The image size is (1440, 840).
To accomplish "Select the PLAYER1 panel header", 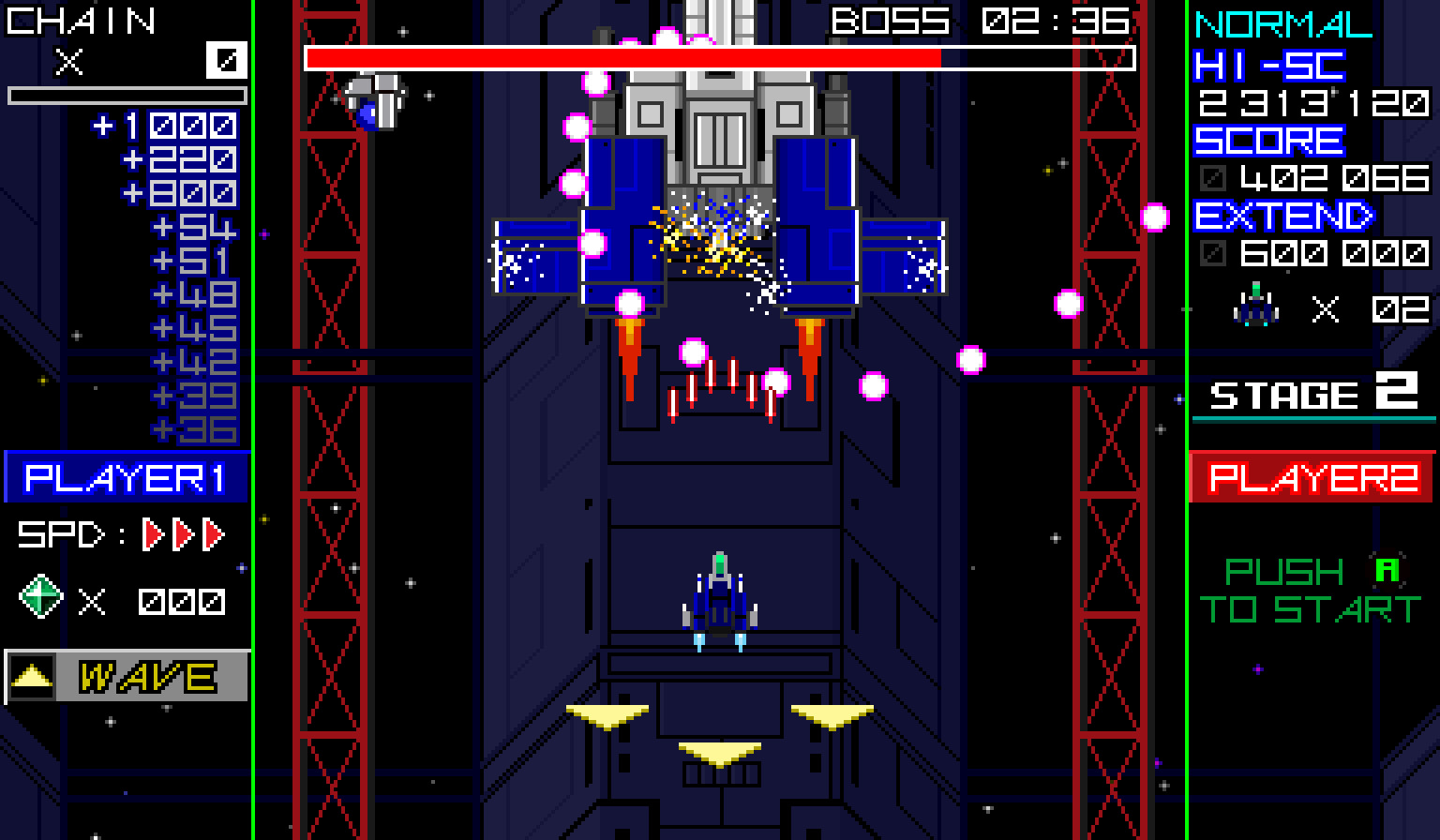I will coord(127,477).
